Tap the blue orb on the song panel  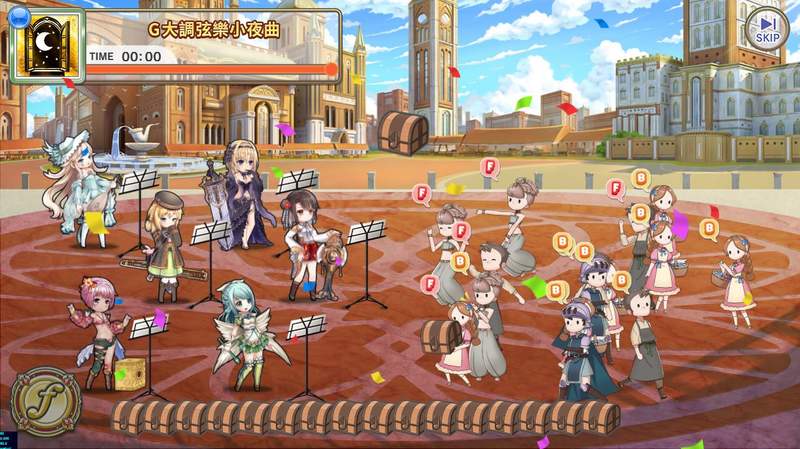[16, 16]
